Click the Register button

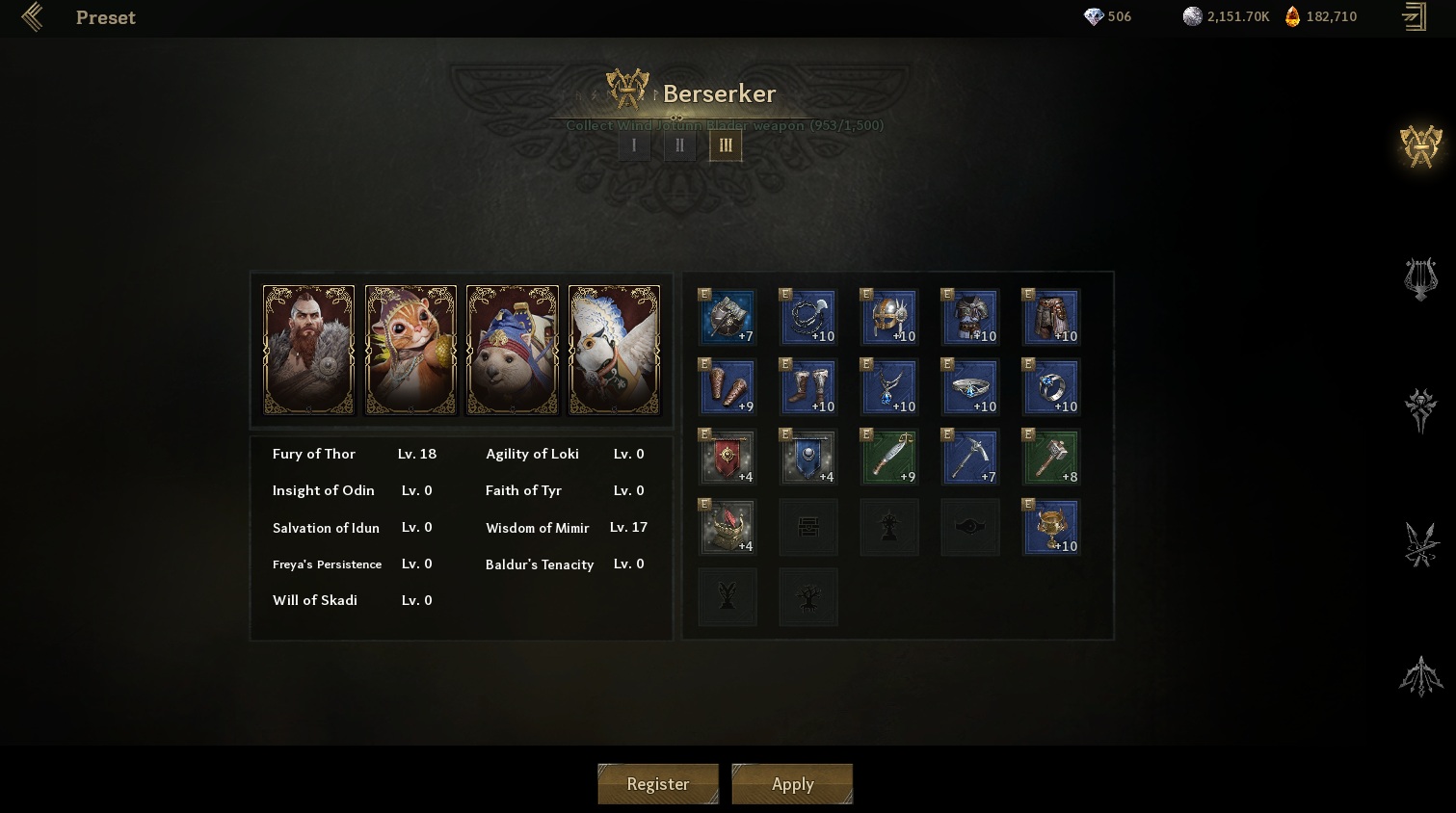pos(658,784)
